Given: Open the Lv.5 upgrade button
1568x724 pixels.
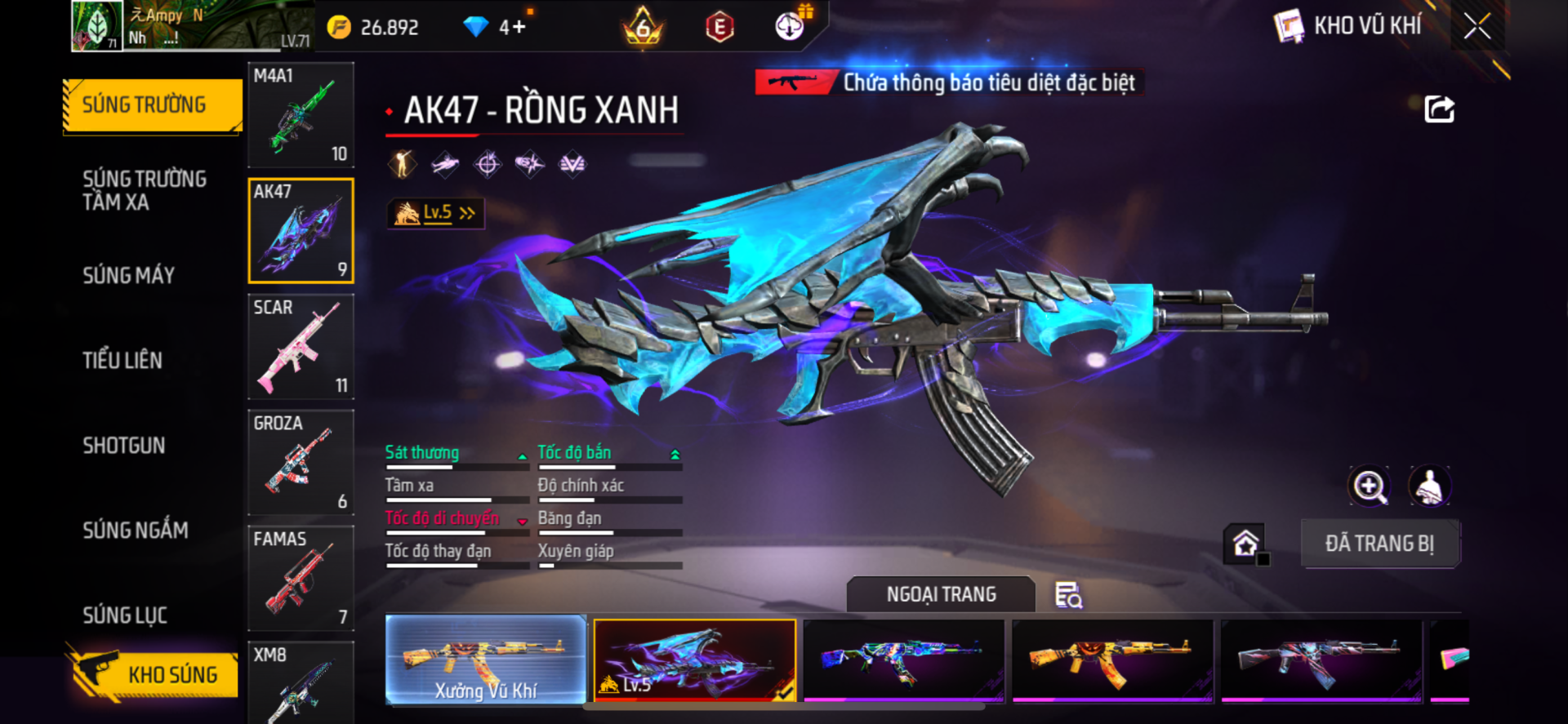Looking at the screenshot, I should click(x=435, y=213).
